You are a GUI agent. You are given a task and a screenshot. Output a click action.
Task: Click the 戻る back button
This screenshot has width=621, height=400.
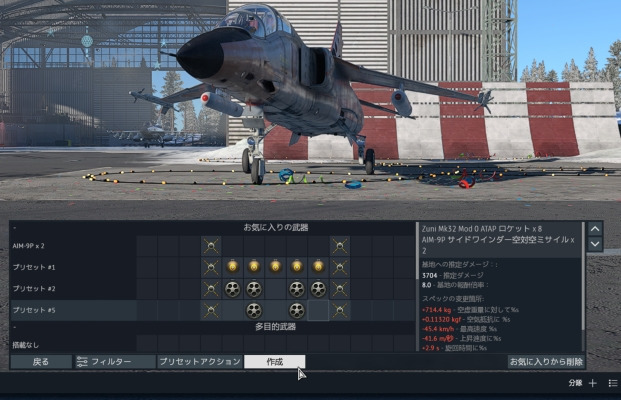coord(40,361)
